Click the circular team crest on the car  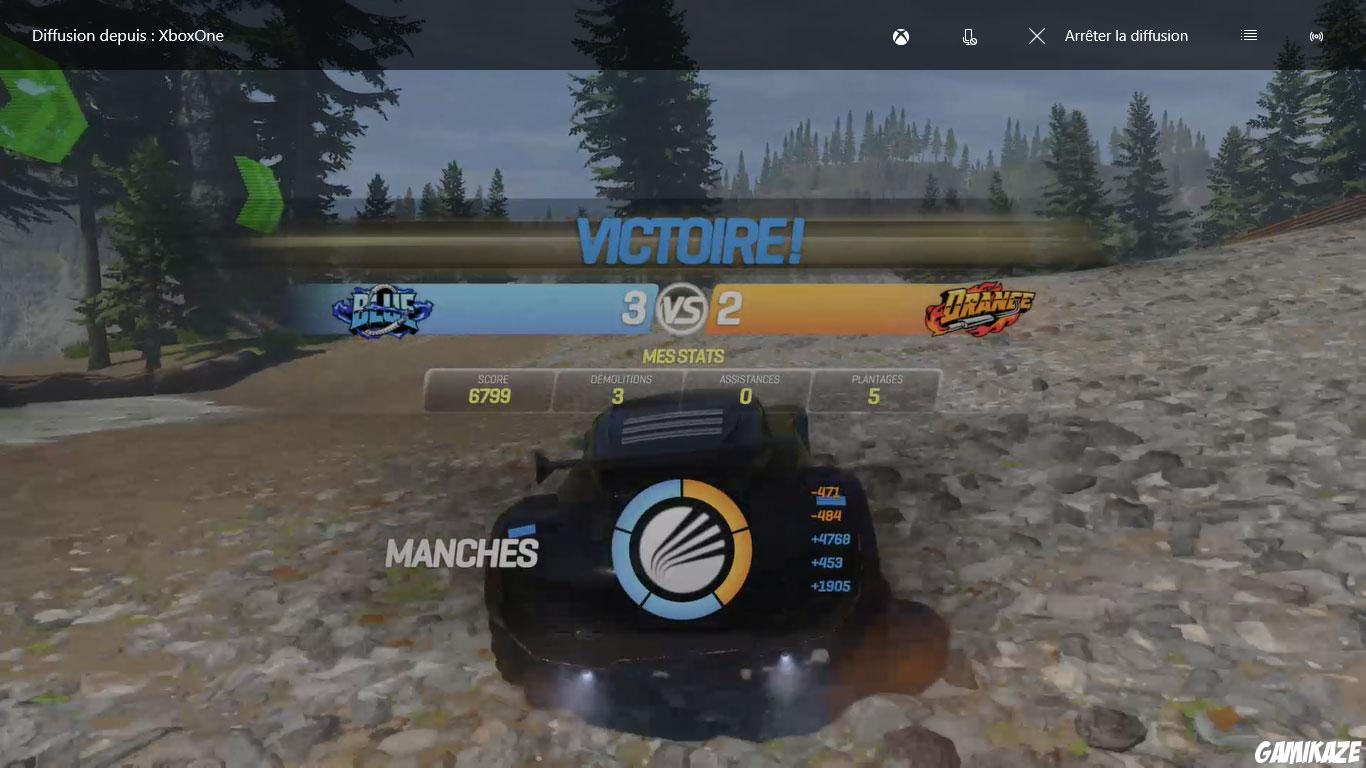pyautogui.click(x=683, y=550)
